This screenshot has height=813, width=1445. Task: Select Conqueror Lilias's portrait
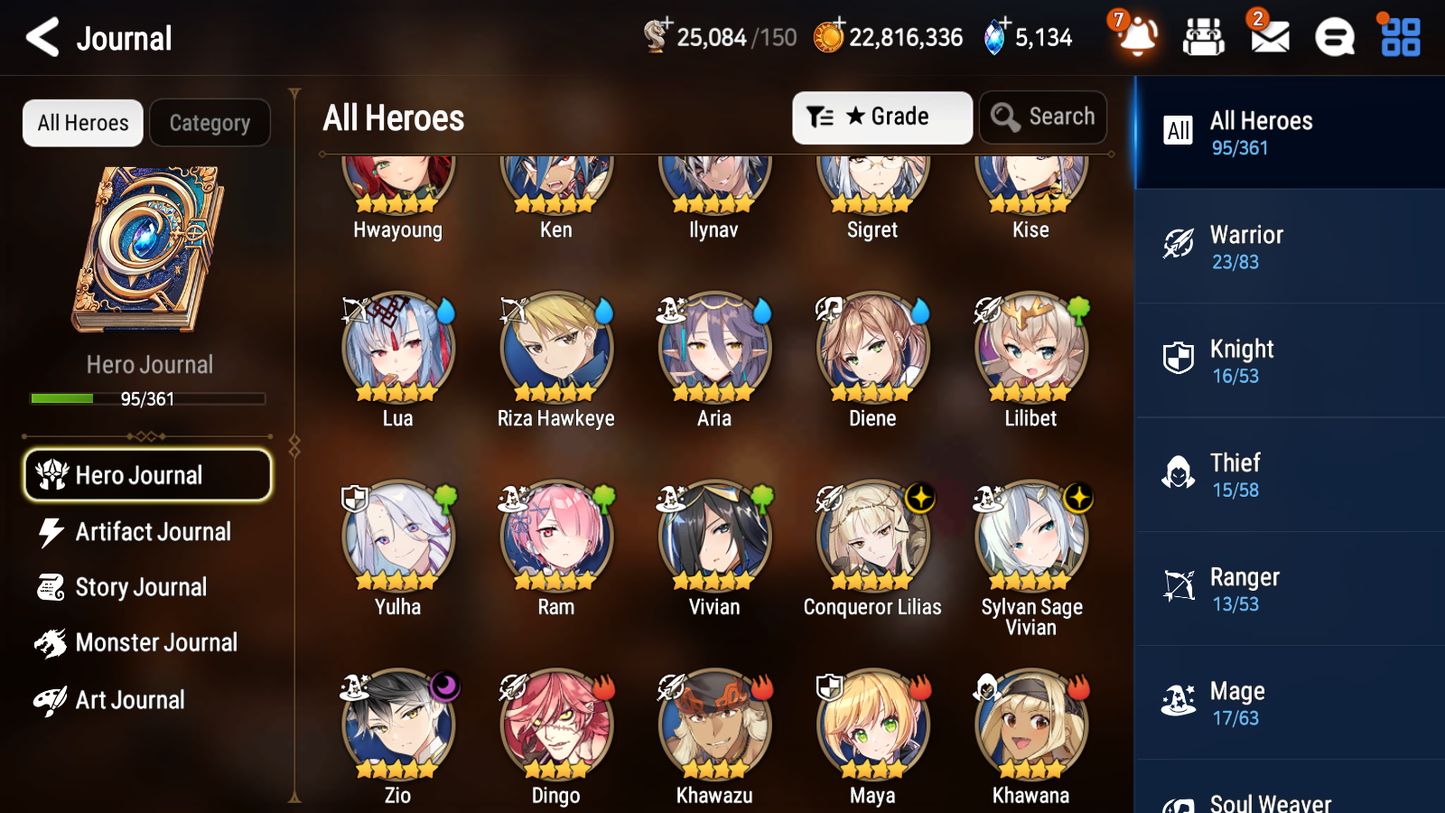872,535
